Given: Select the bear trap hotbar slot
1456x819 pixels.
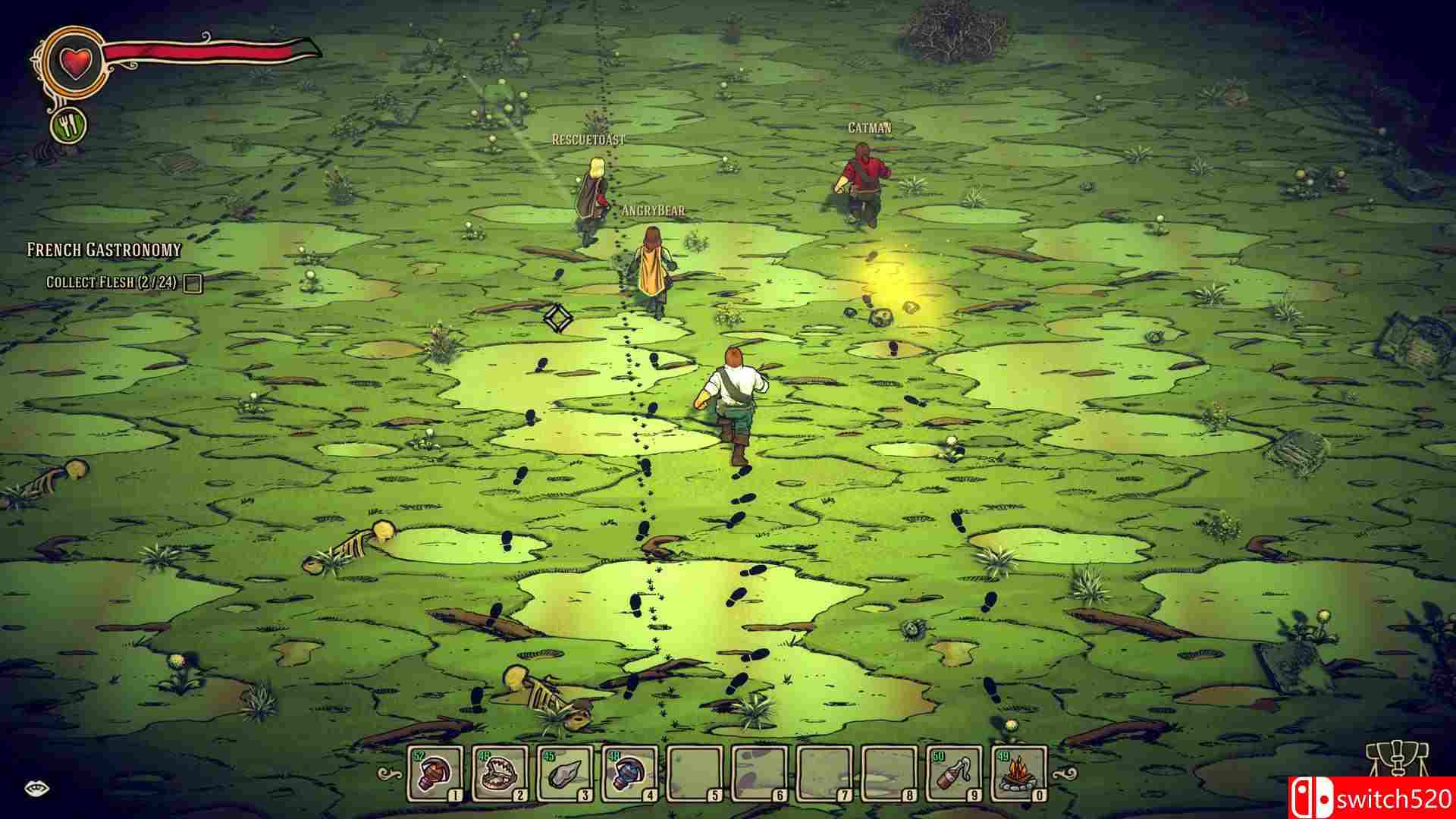Looking at the screenshot, I should pyautogui.click(x=500, y=774).
